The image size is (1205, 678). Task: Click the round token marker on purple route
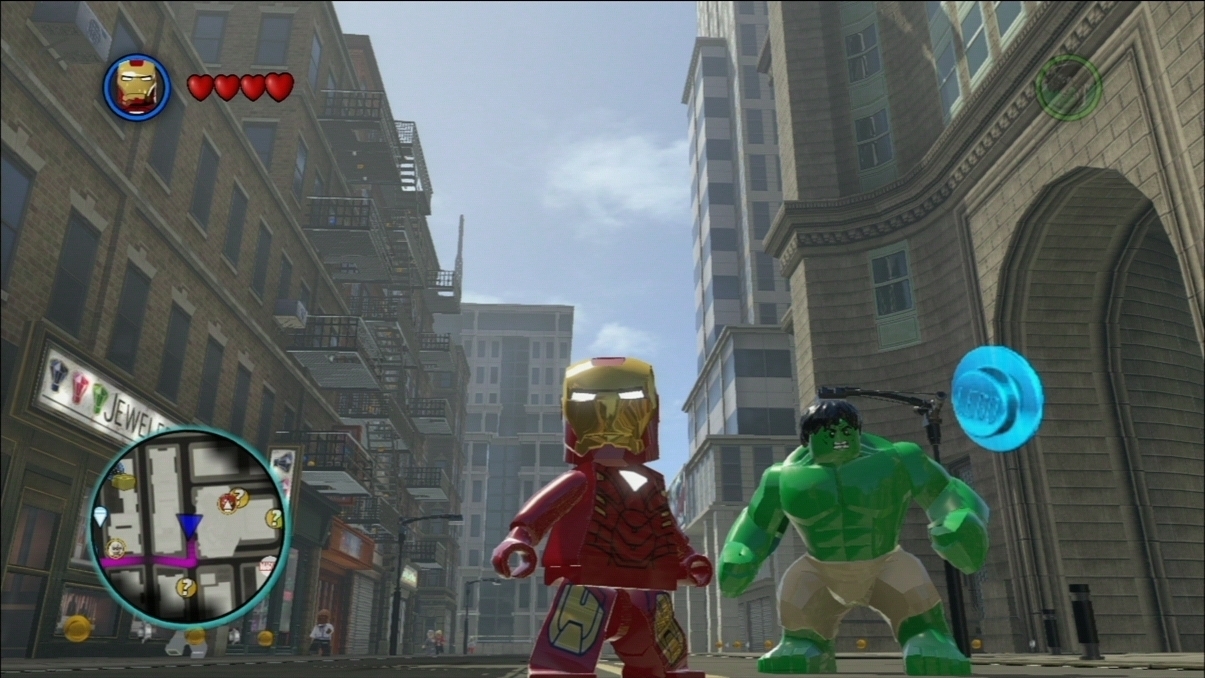tap(116, 548)
